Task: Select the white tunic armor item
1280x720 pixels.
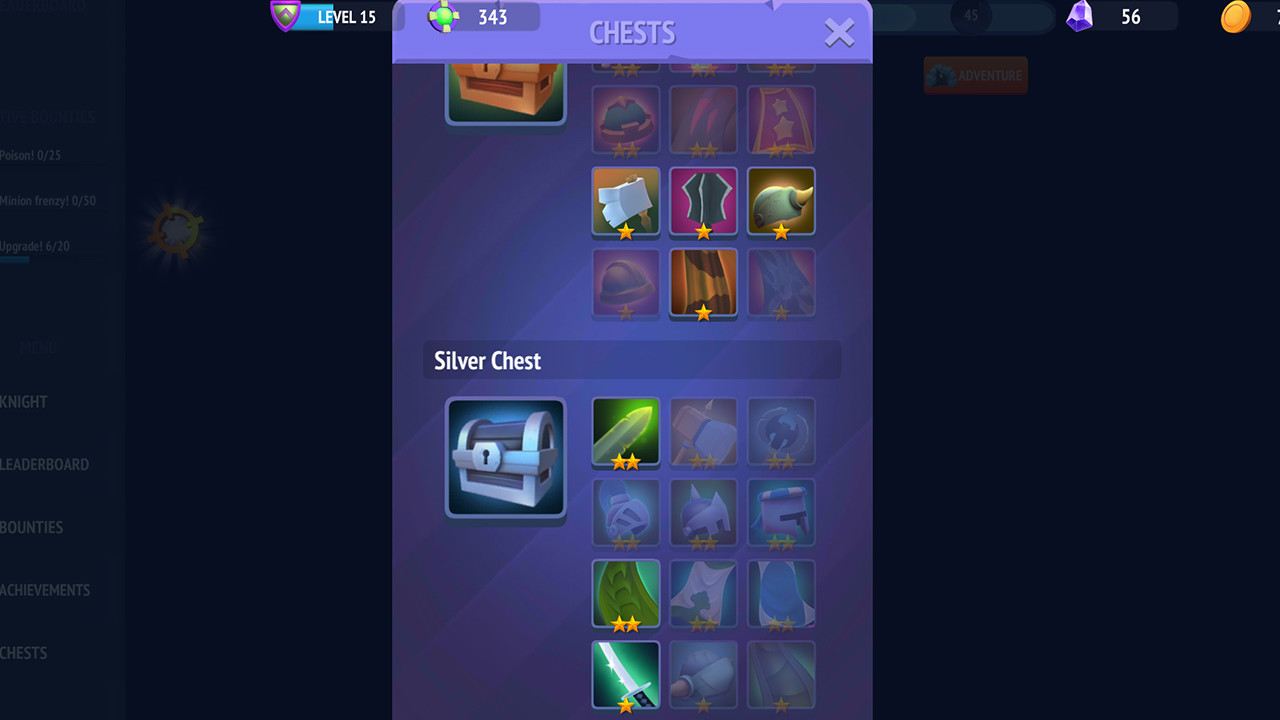Action: point(625,201)
